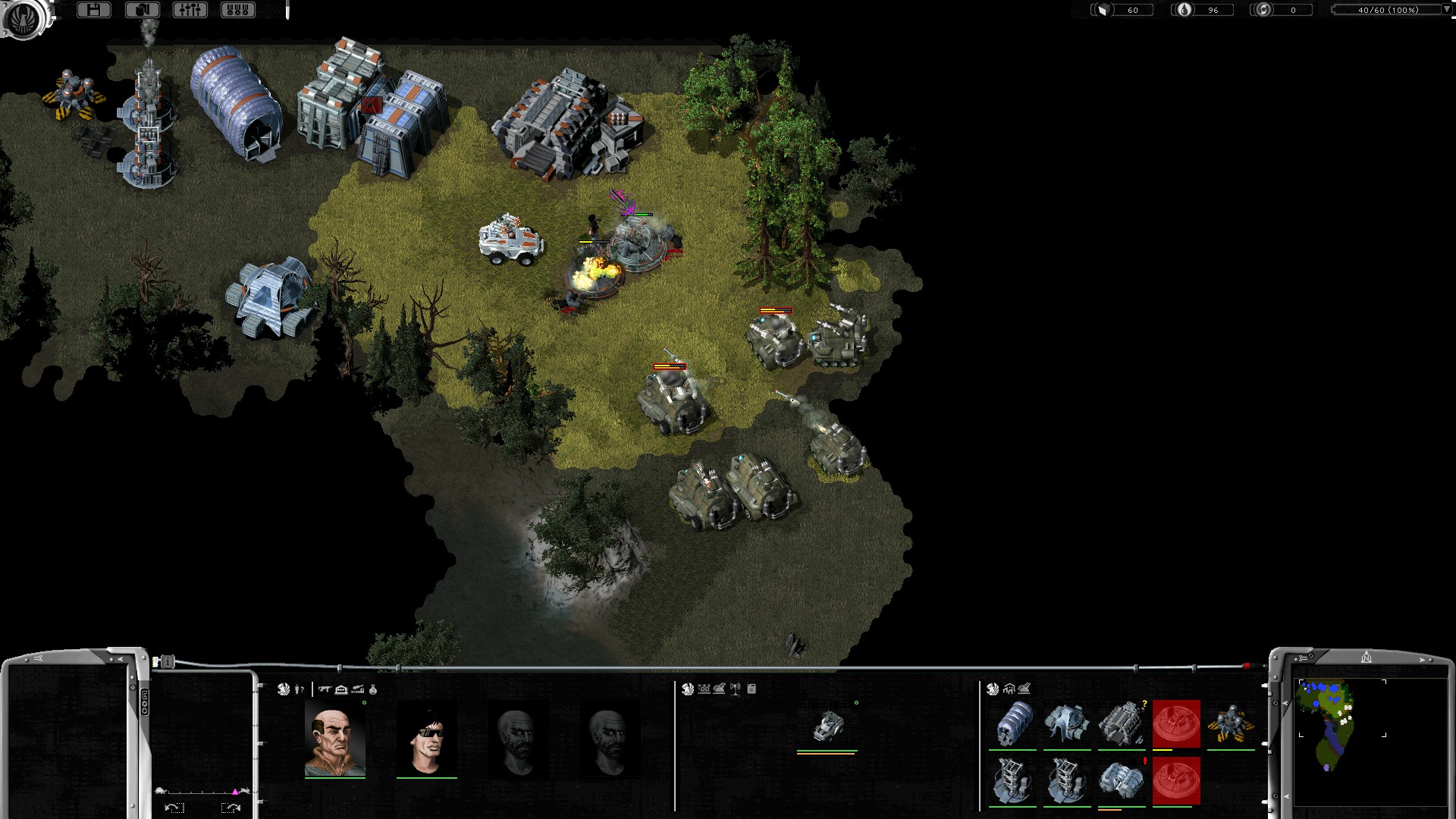
Task: Select the bald commander portrait
Action: tap(334, 739)
